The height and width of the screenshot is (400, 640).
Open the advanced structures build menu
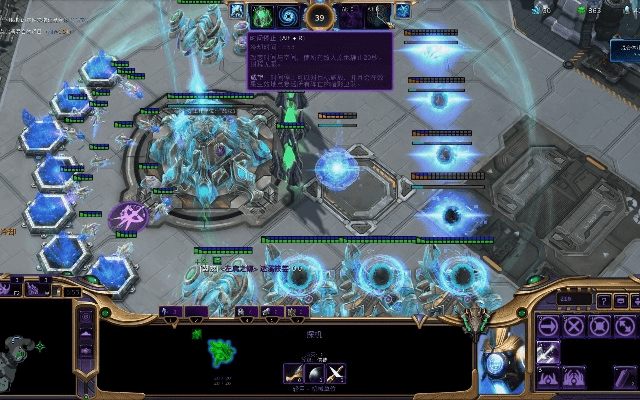pyautogui.click(x=573, y=377)
